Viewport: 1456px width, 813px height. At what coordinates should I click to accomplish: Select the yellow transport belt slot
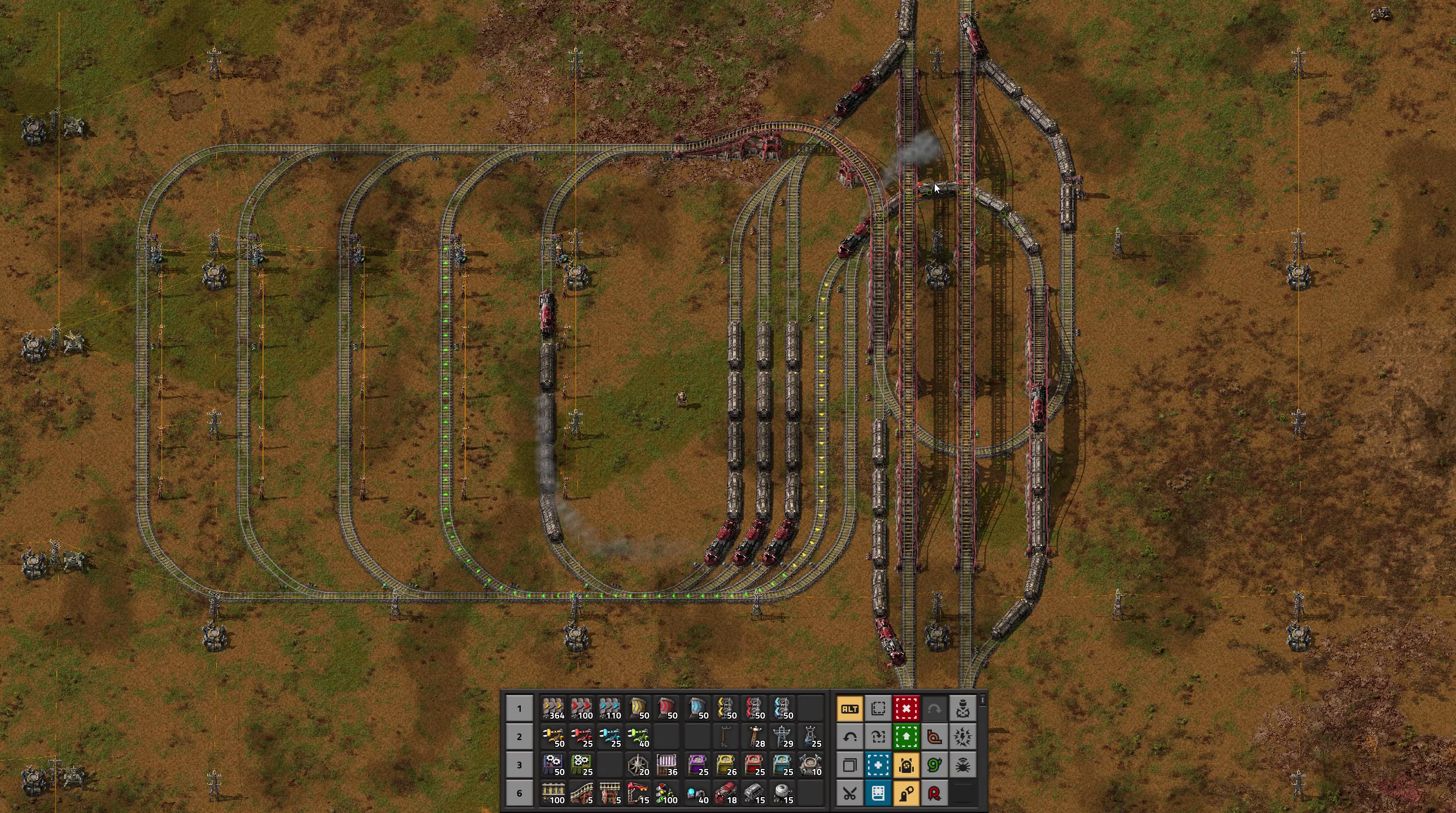point(553,709)
